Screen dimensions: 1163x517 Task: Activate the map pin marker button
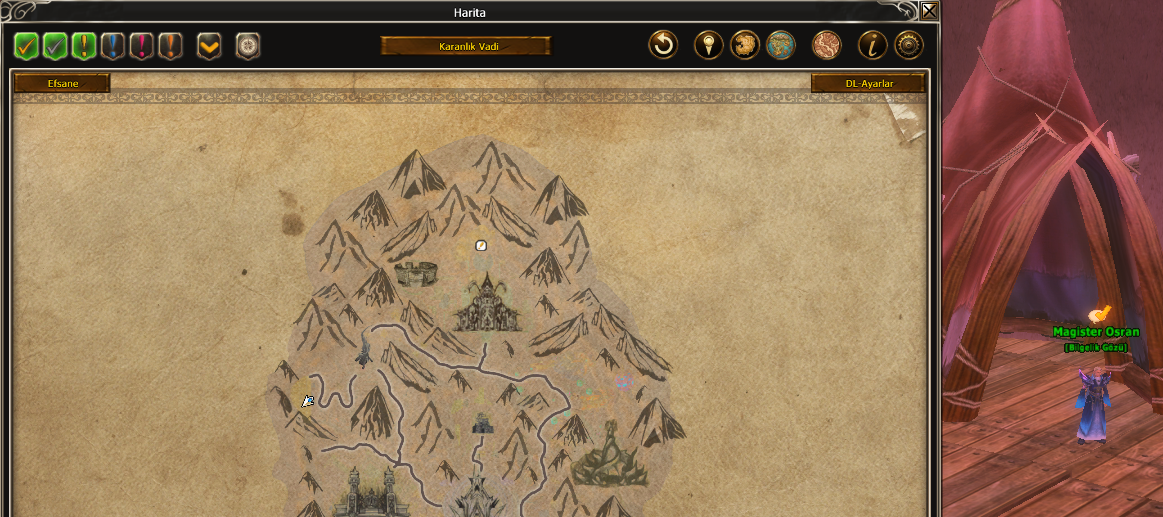pyautogui.click(x=709, y=45)
